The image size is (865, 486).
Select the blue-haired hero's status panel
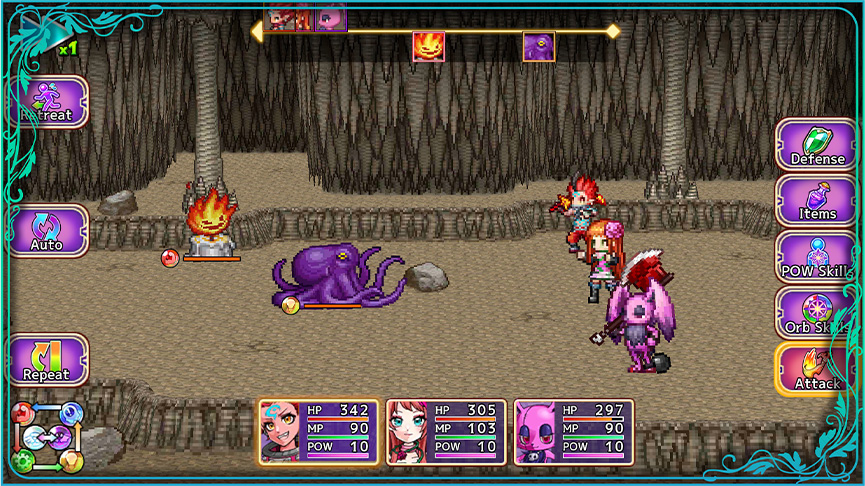pos(319,432)
